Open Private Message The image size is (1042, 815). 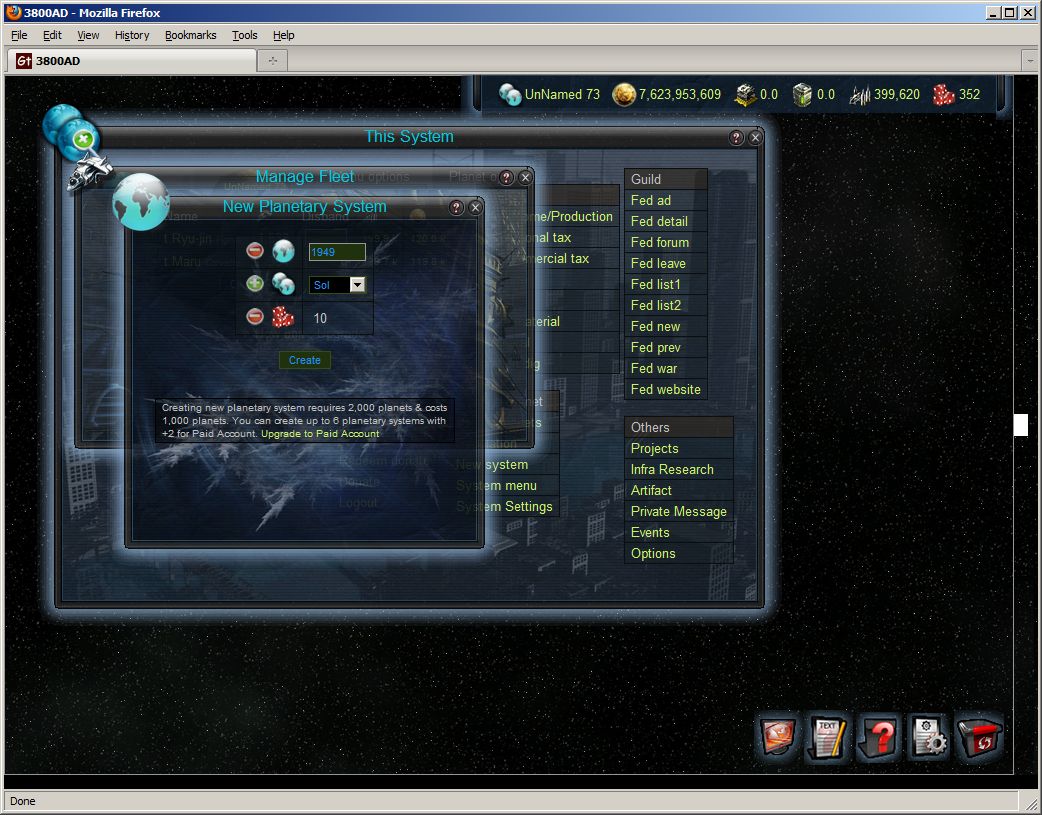[x=678, y=511]
